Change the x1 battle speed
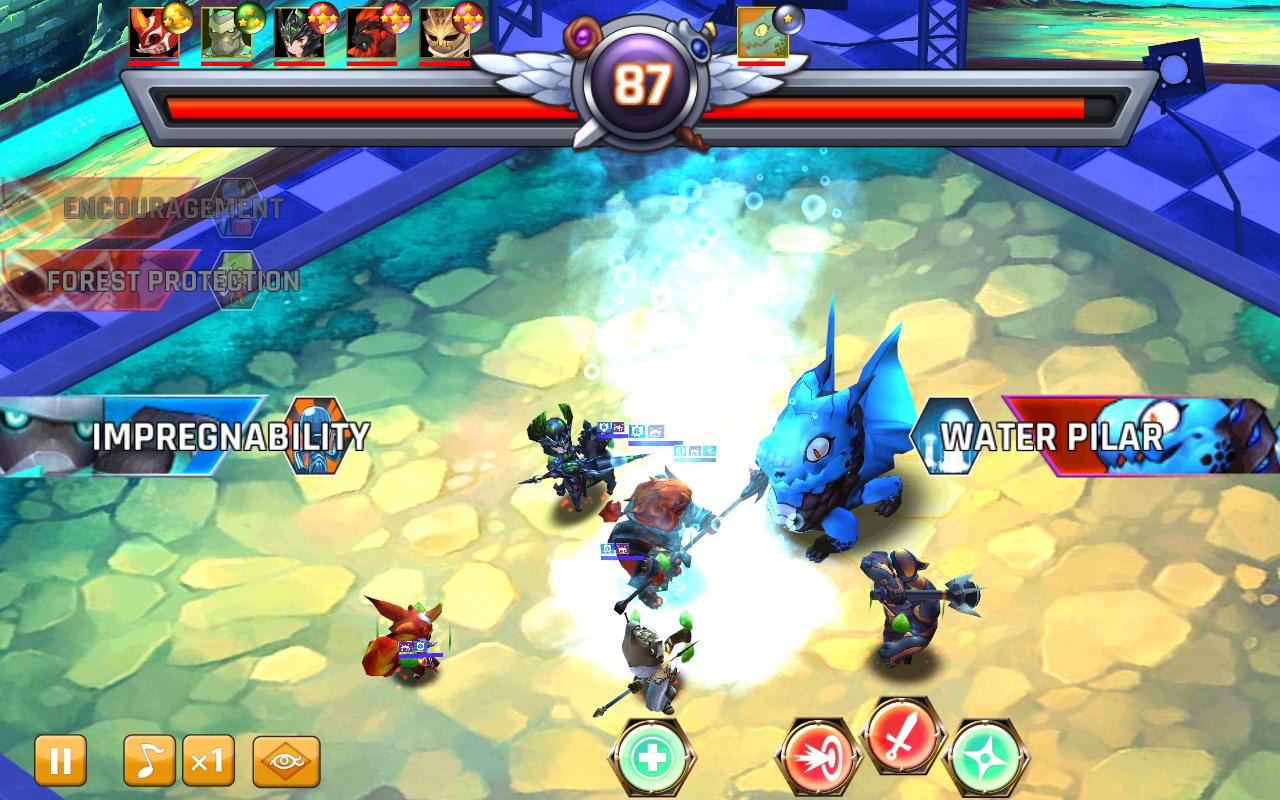Screen dimensions: 1280x800 click(207, 761)
